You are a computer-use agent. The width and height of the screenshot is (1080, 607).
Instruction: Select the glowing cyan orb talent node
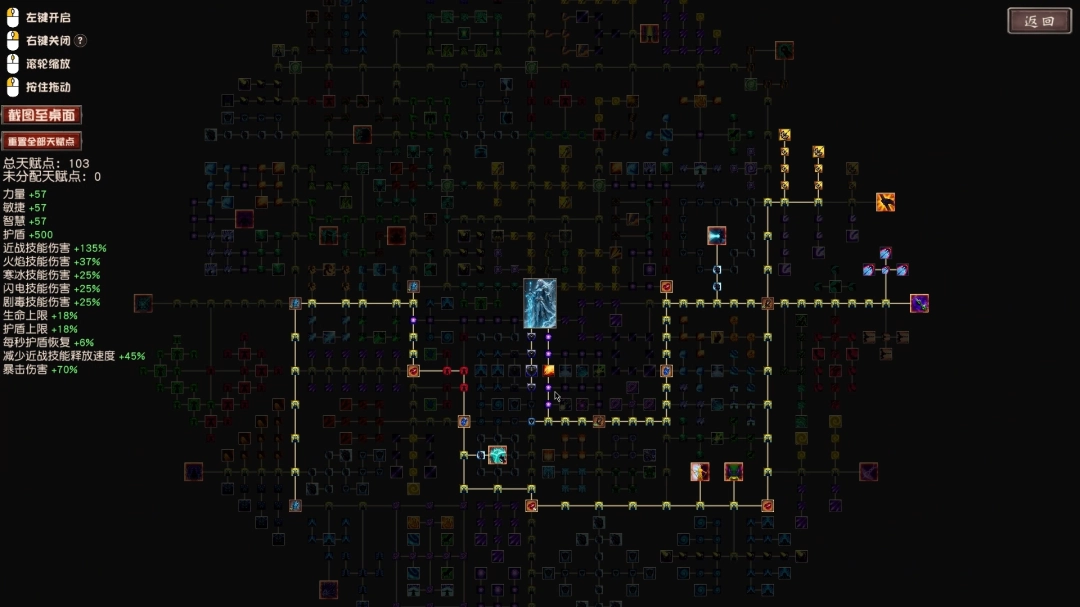tap(497, 455)
